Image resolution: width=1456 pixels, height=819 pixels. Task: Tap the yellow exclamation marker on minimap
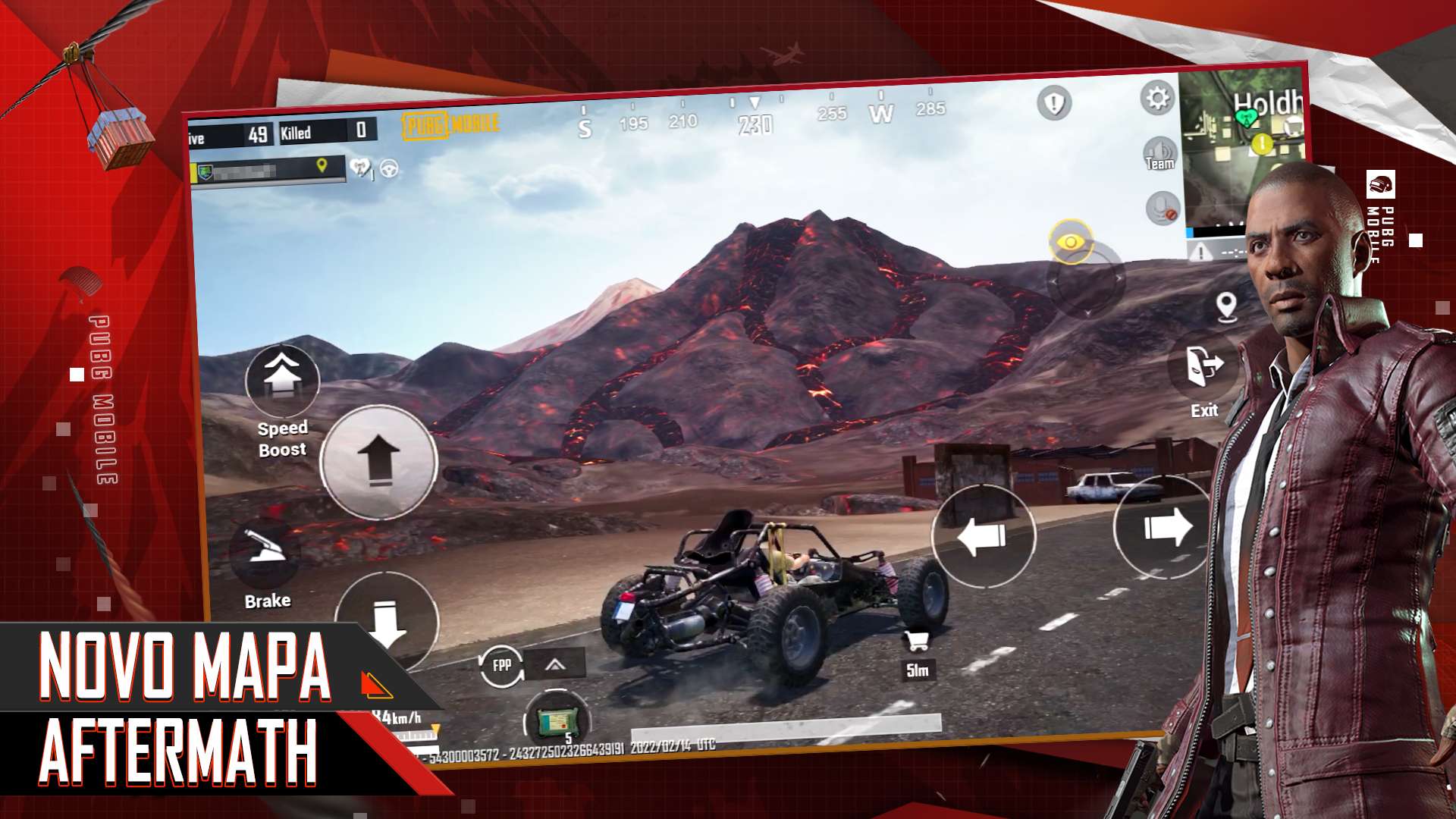1262,144
